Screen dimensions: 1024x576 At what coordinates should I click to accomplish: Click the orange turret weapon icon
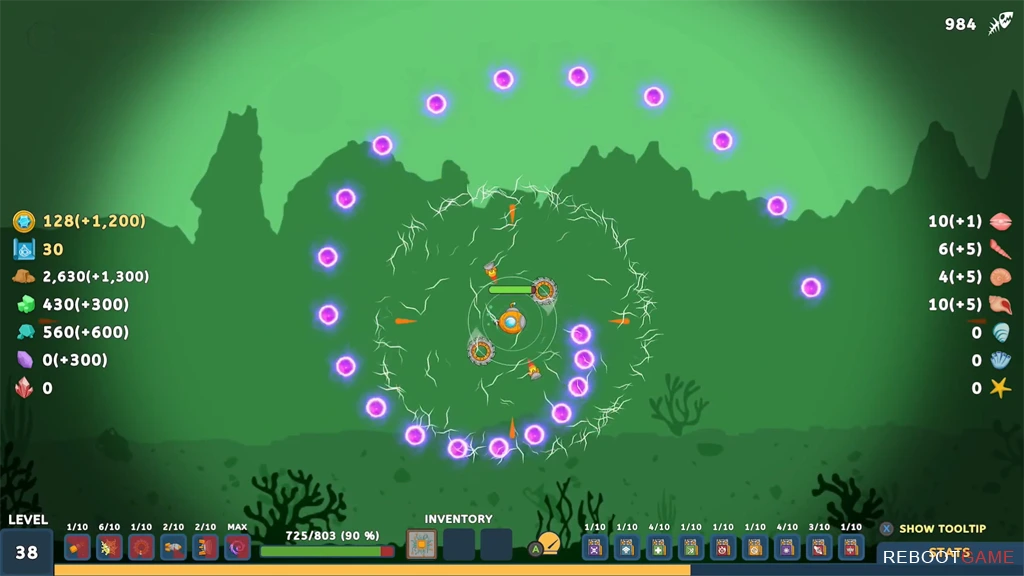(x=205, y=547)
